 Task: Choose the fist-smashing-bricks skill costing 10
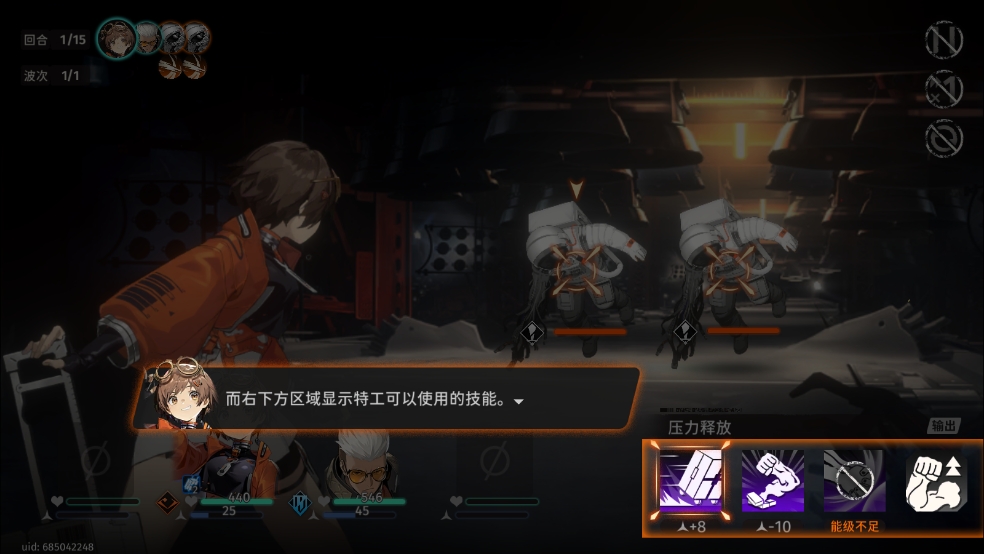click(x=773, y=482)
